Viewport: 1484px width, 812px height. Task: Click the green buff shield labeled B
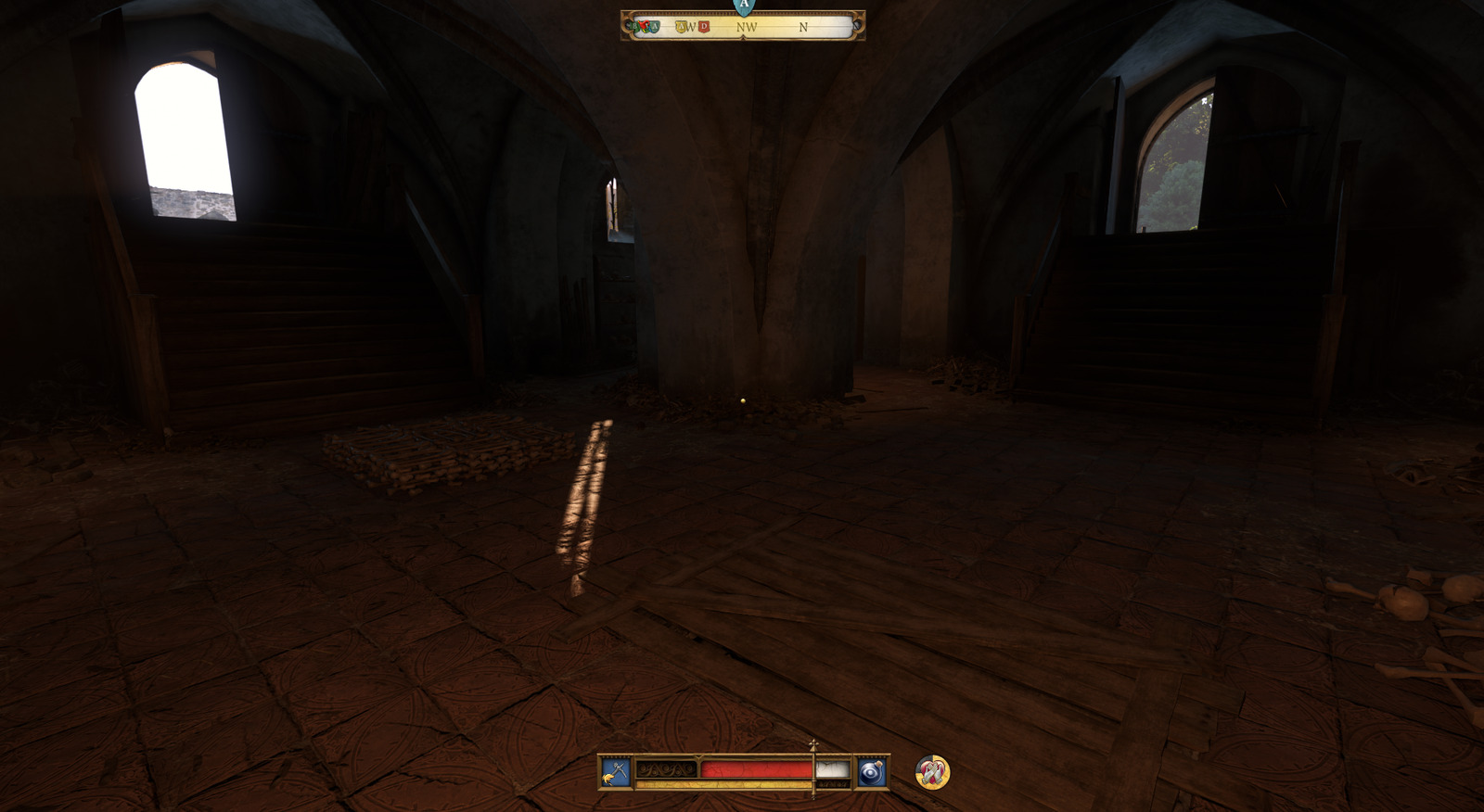[x=634, y=27]
